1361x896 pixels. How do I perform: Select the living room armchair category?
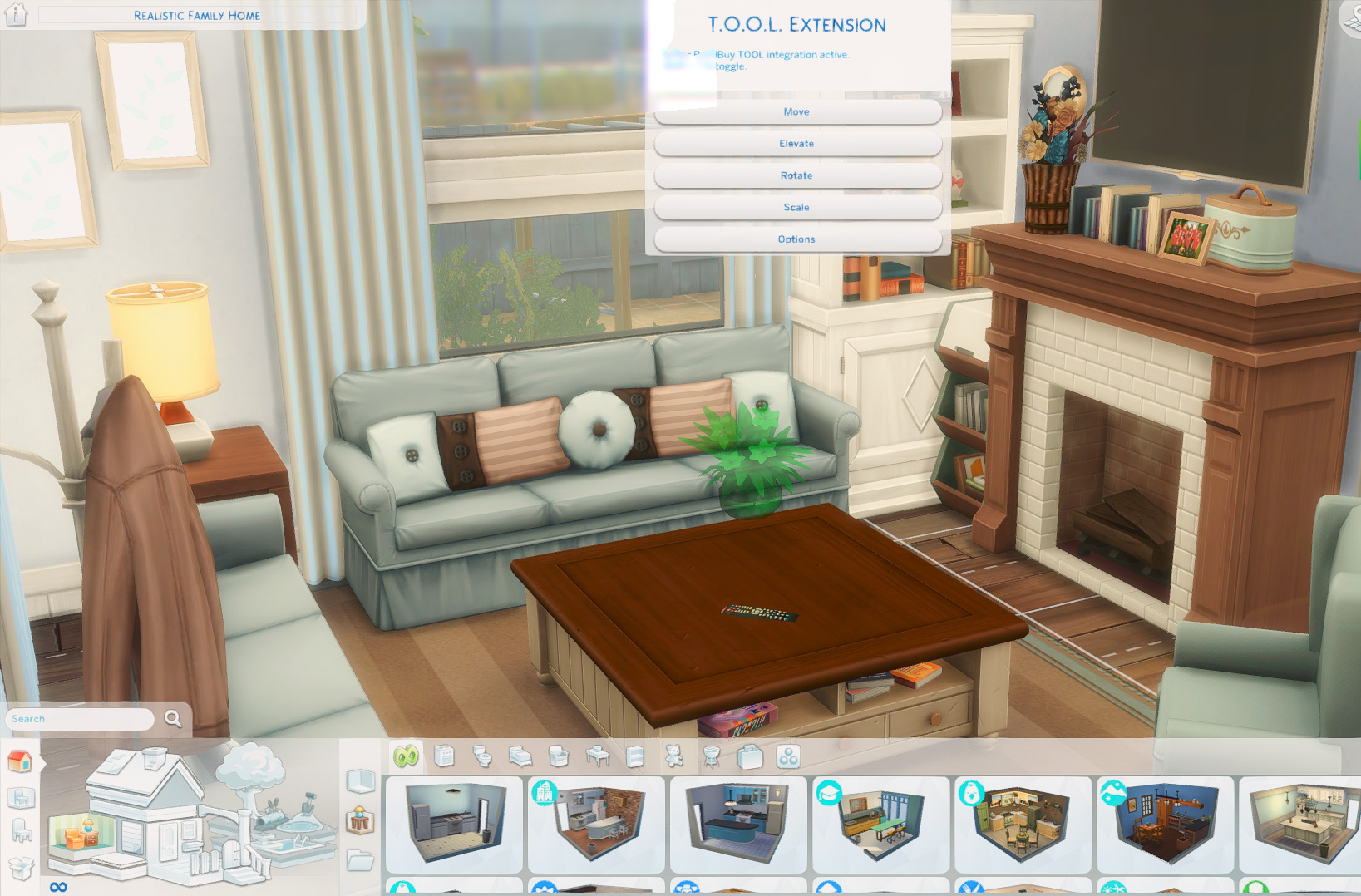click(x=559, y=756)
